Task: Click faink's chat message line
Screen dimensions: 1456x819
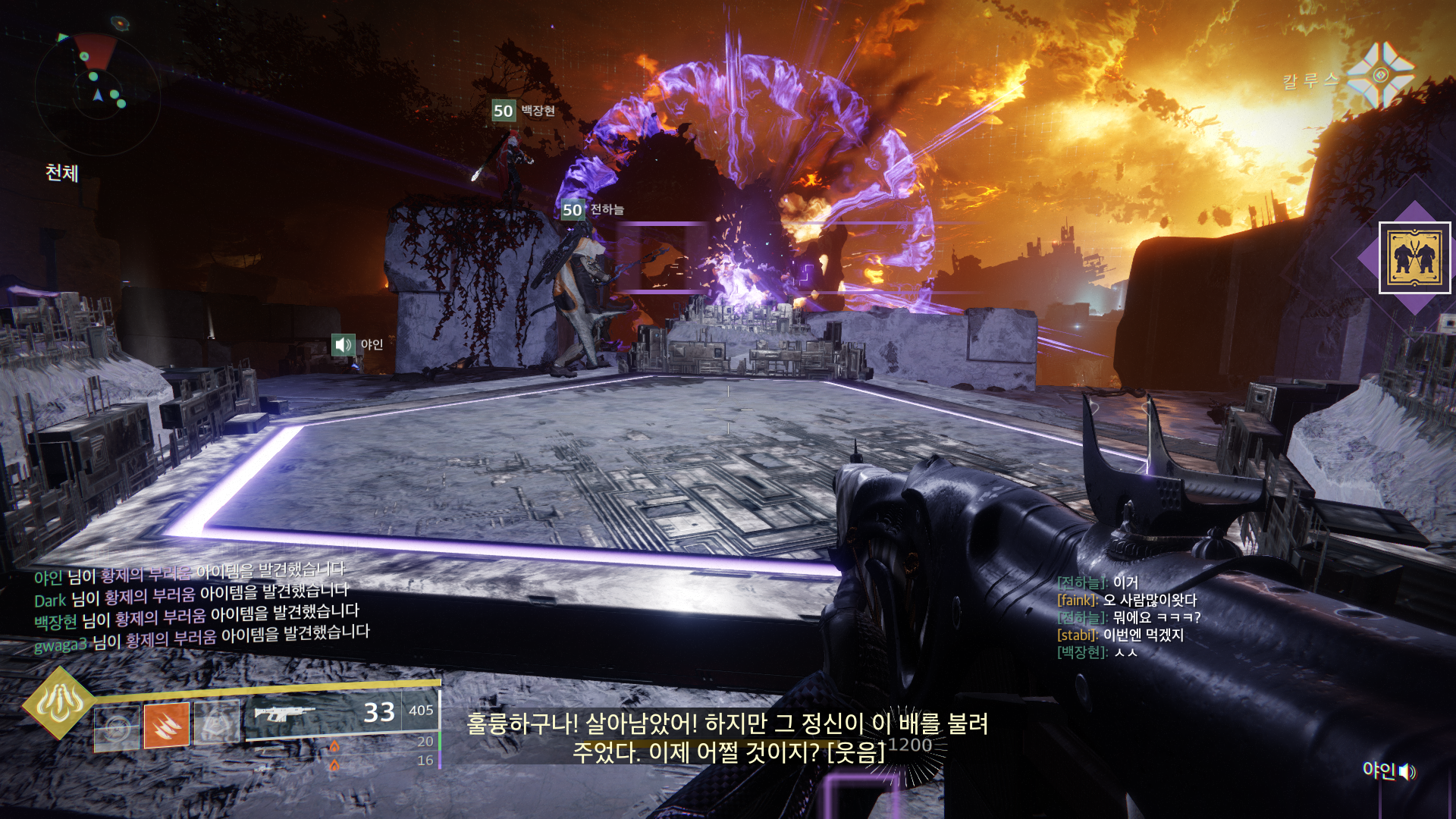Action: (x=1126, y=600)
